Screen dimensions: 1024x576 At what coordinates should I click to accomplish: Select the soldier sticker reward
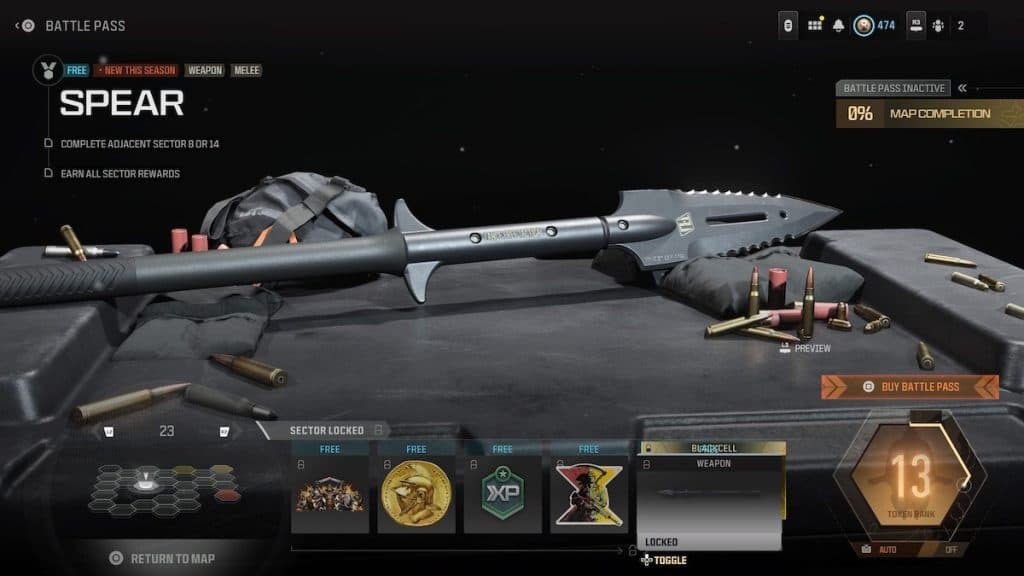589,495
